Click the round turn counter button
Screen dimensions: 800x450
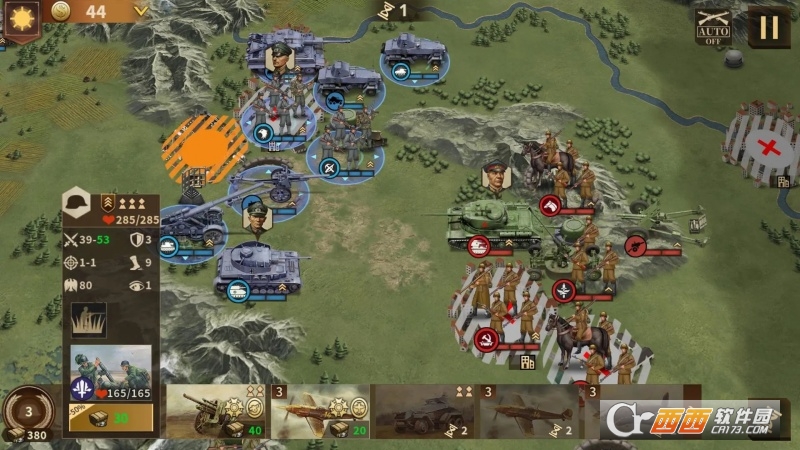point(28,411)
